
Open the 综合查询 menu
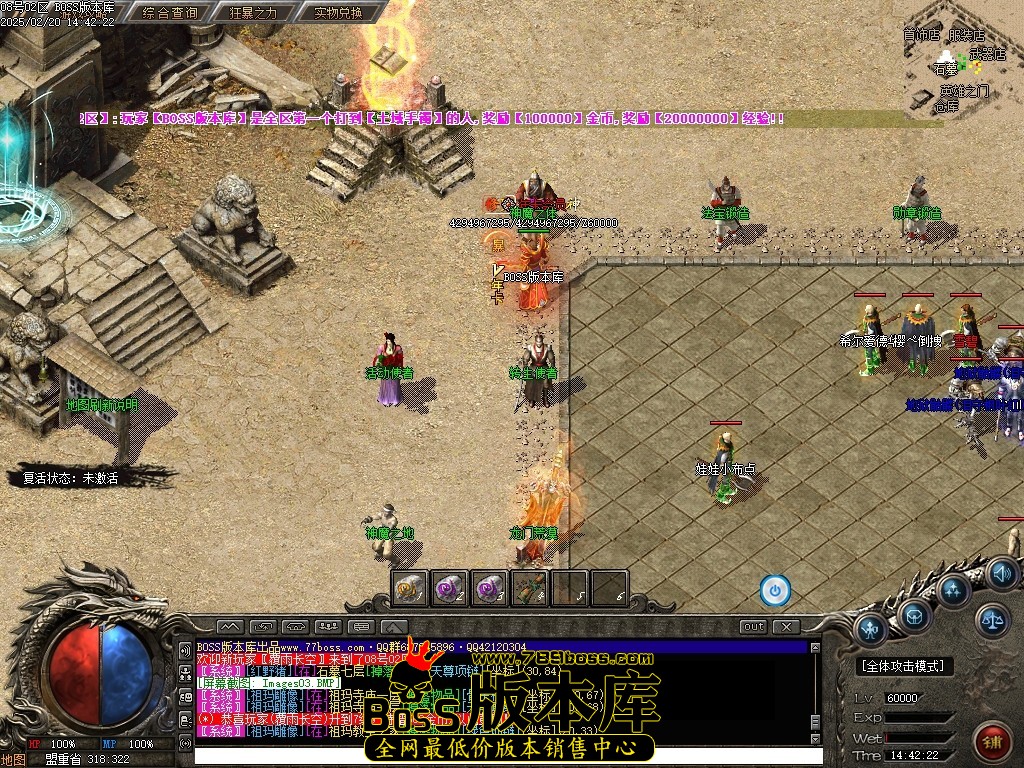coord(170,13)
